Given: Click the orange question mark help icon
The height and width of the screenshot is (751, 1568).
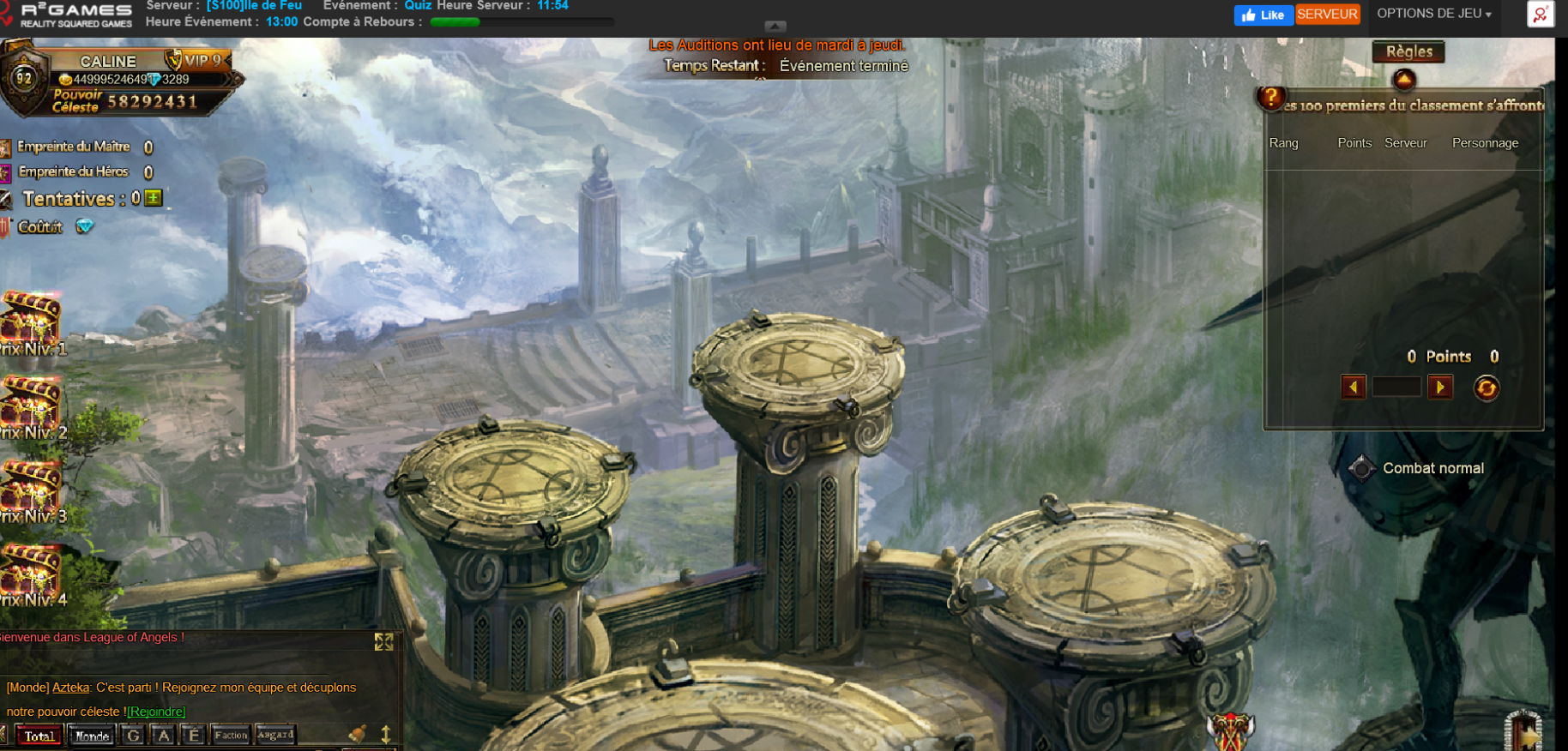Looking at the screenshot, I should (1271, 98).
